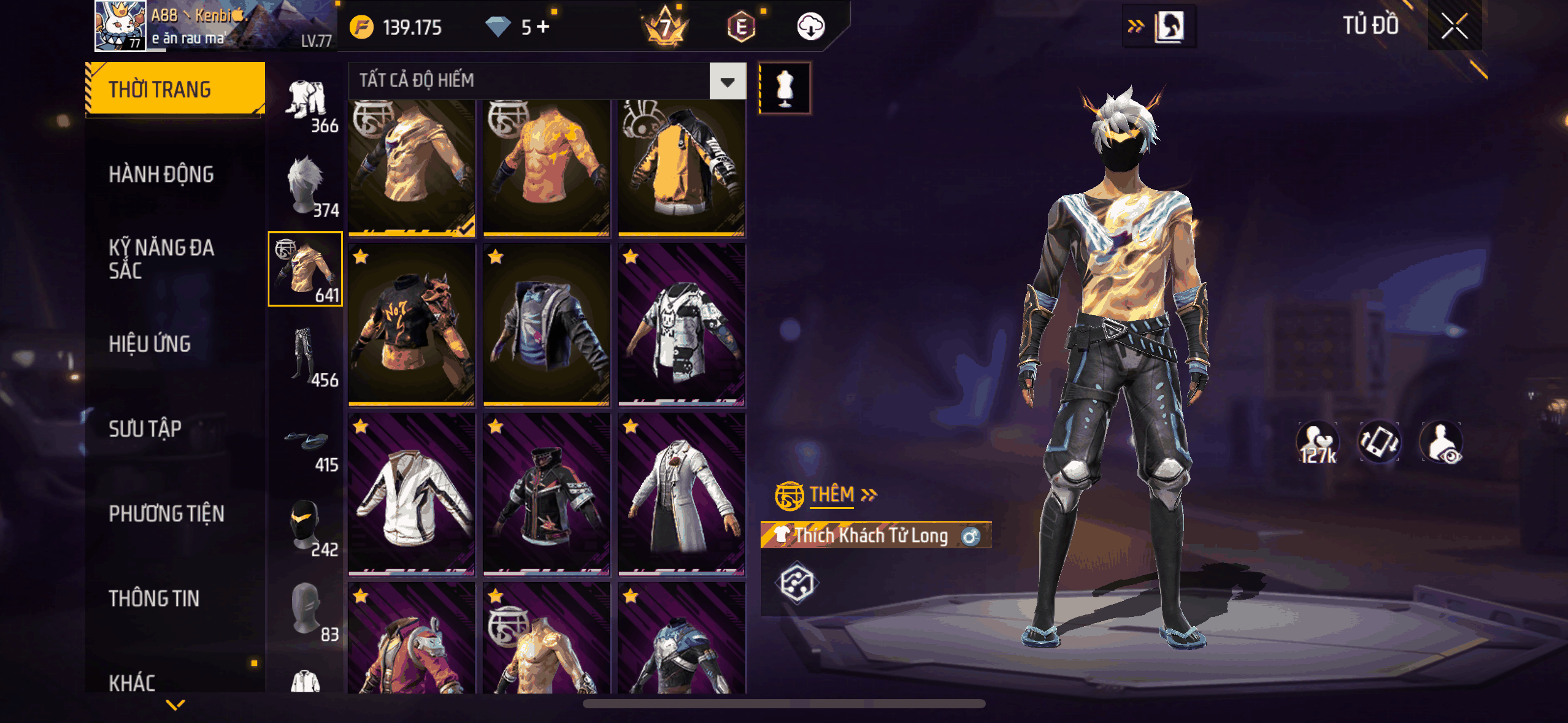Switch to the PHƯƠNG TIỆN tab
This screenshot has height=723, width=1568.
click(167, 513)
